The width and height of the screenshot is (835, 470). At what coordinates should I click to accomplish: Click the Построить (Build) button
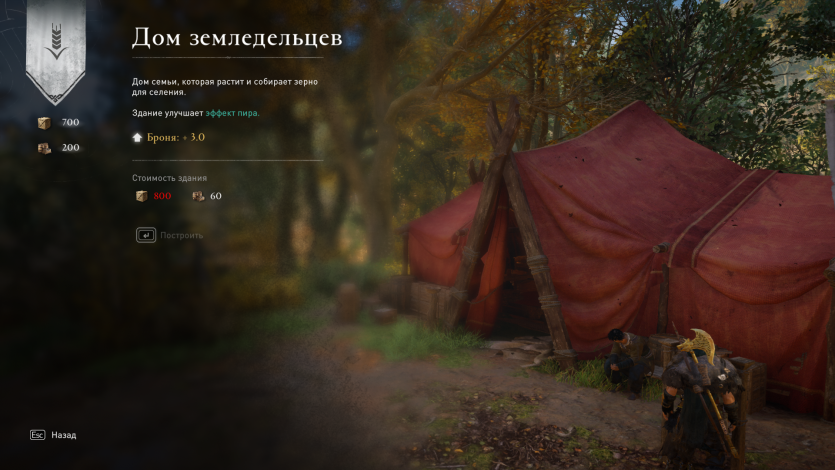(171, 236)
